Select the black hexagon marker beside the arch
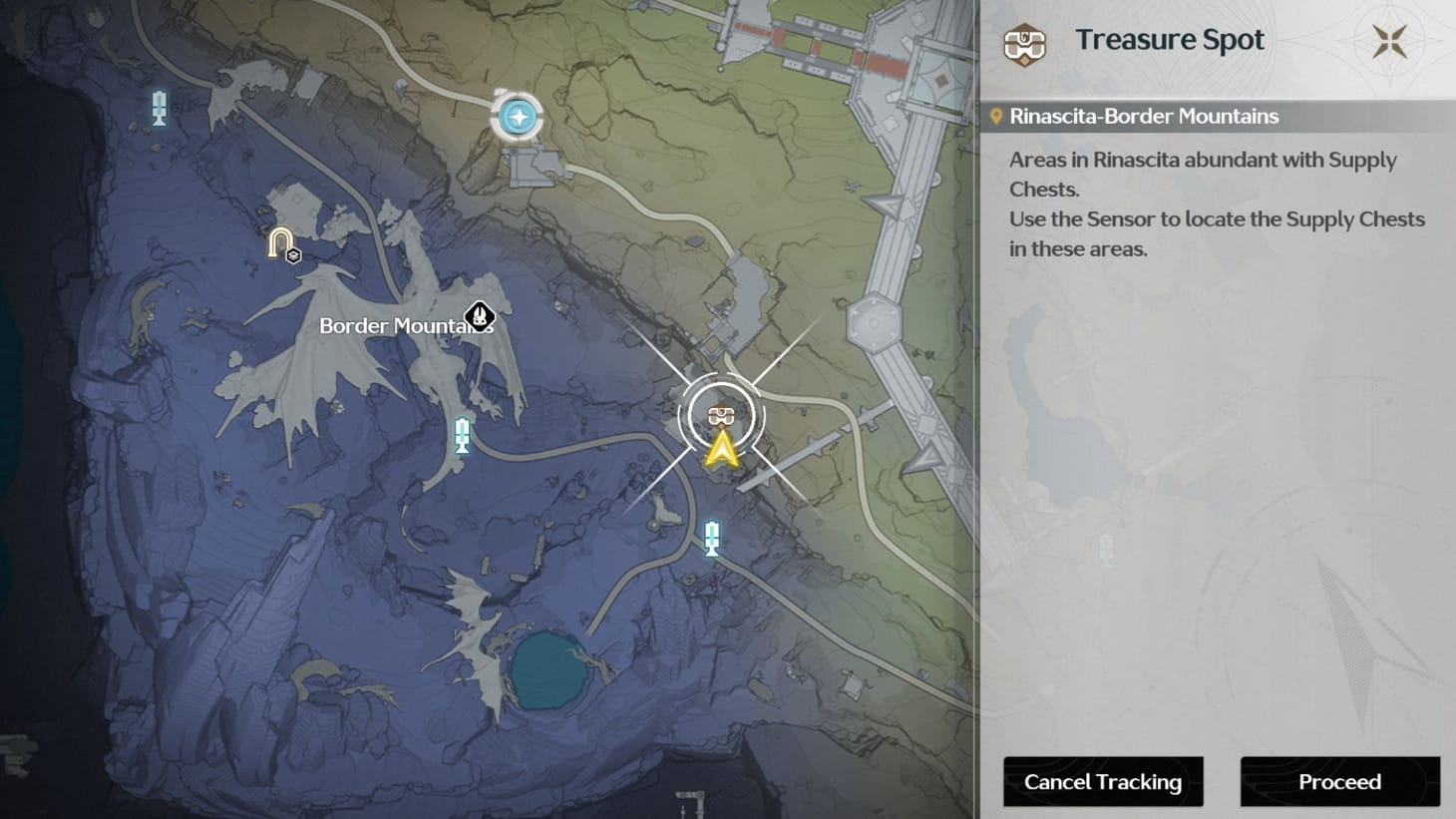1456x819 pixels. coord(292,256)
